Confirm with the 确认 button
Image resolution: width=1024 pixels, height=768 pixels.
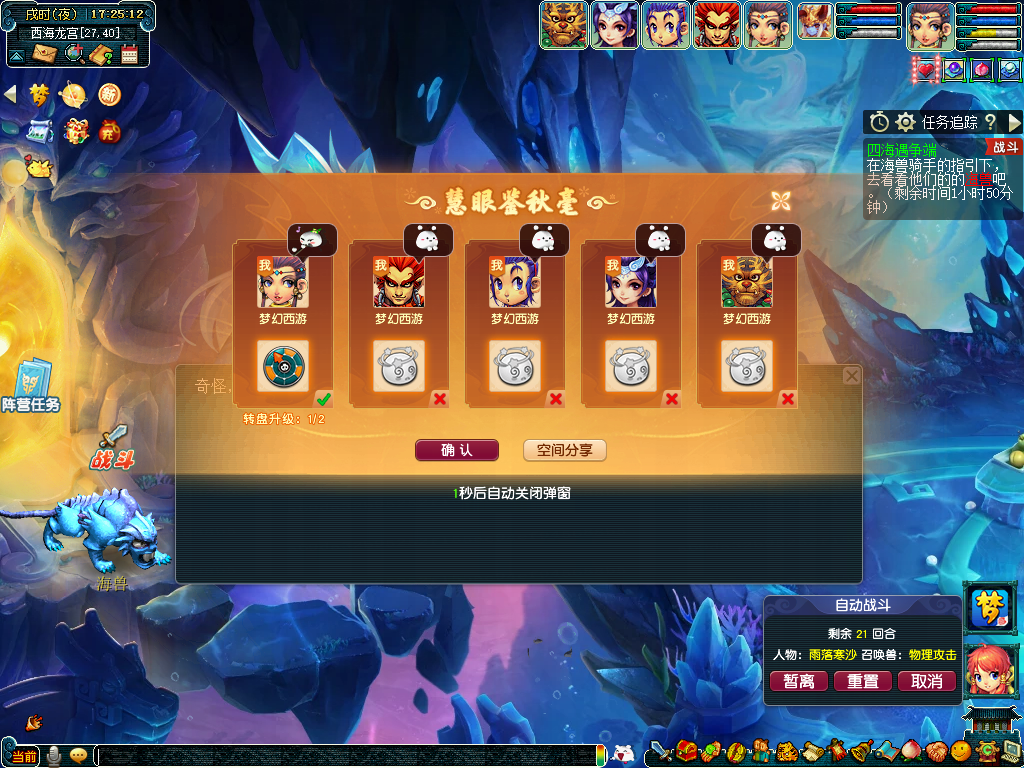click(456, 450)
